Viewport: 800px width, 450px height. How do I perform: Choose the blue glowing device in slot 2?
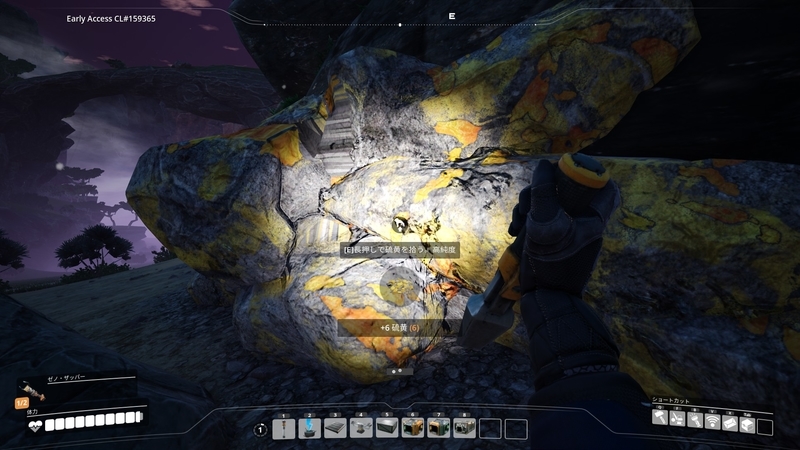tap(309, 429)
